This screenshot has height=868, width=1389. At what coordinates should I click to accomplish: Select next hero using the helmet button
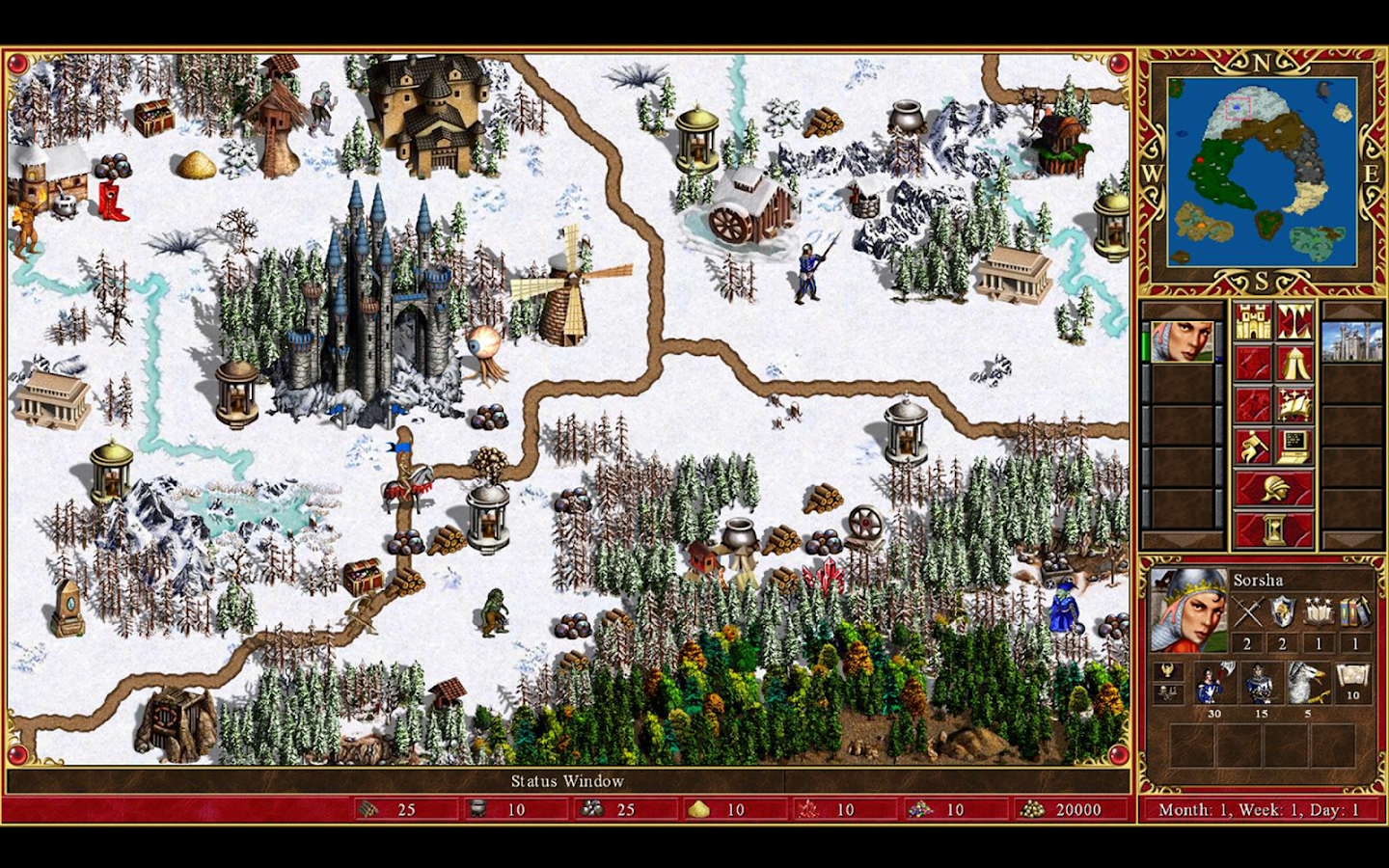coord(1273,488)
